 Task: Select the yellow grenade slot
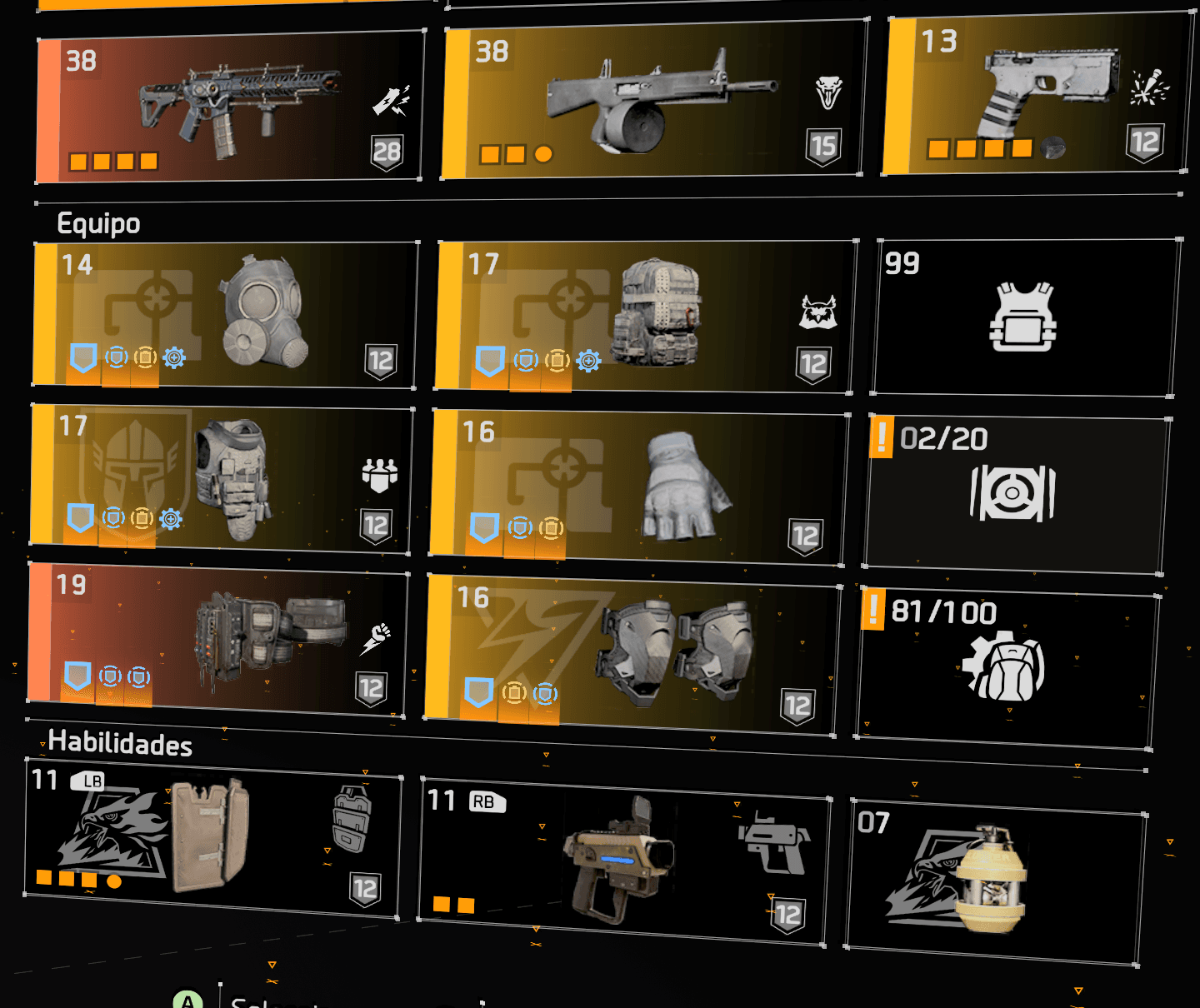[x=996, y=881]
